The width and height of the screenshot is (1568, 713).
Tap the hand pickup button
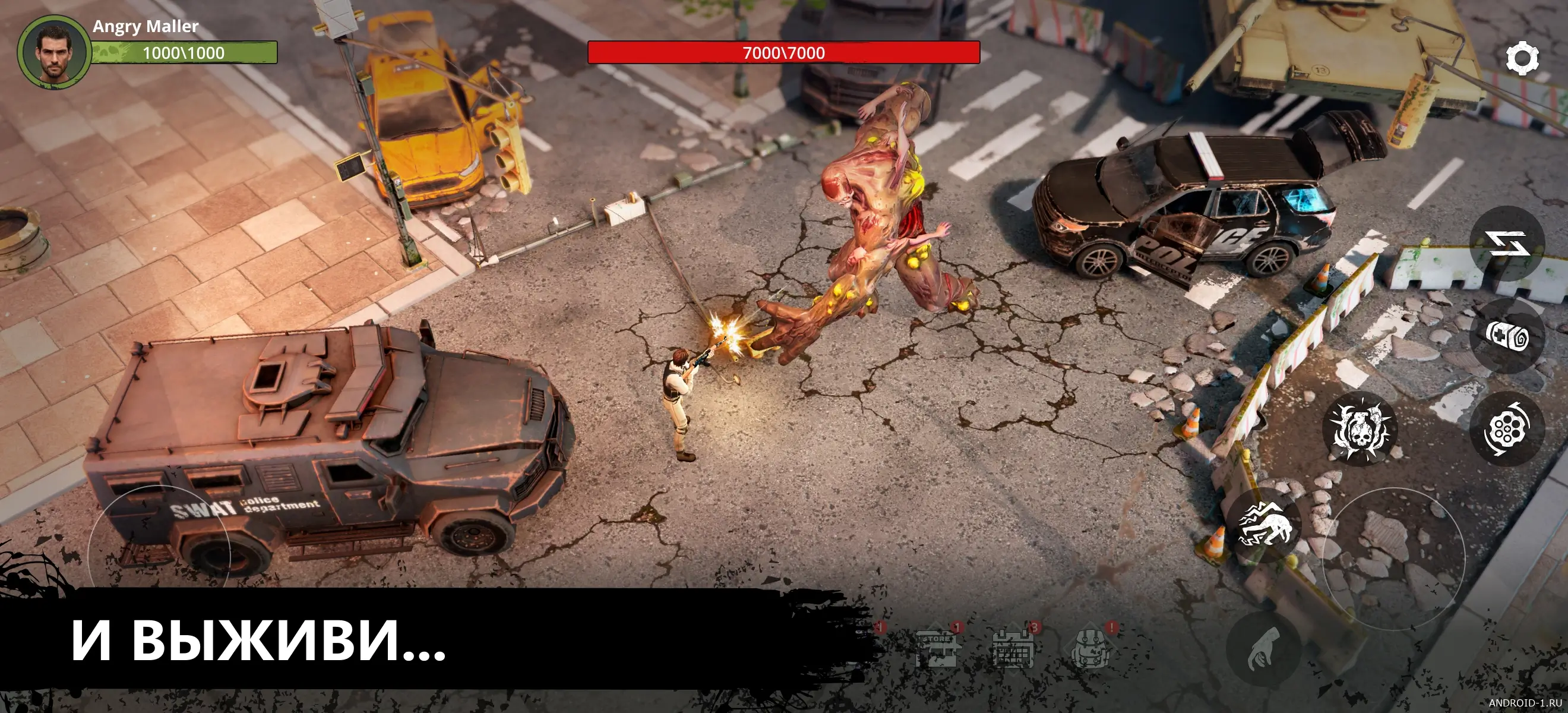point(1264,649)
